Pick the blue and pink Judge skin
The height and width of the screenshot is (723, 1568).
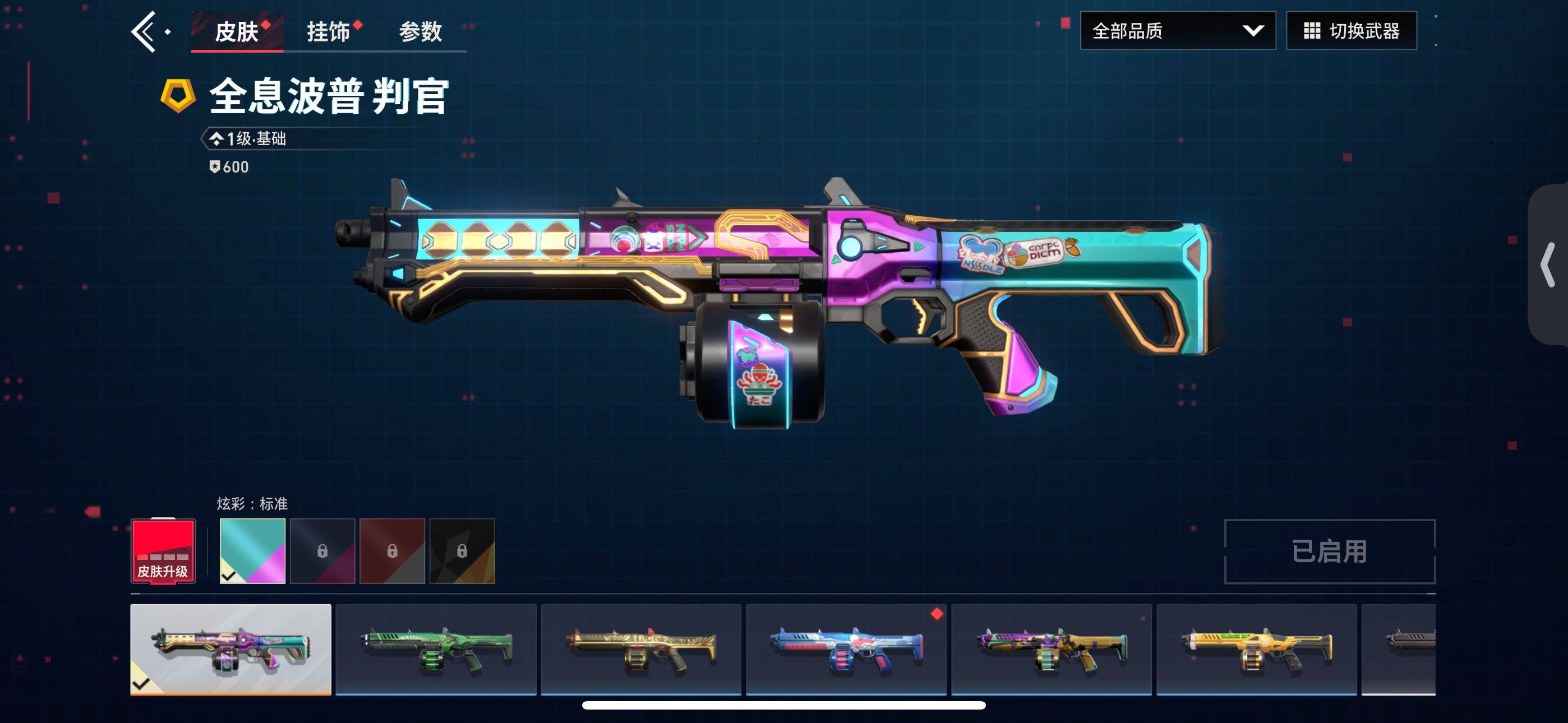coord(846,650)
